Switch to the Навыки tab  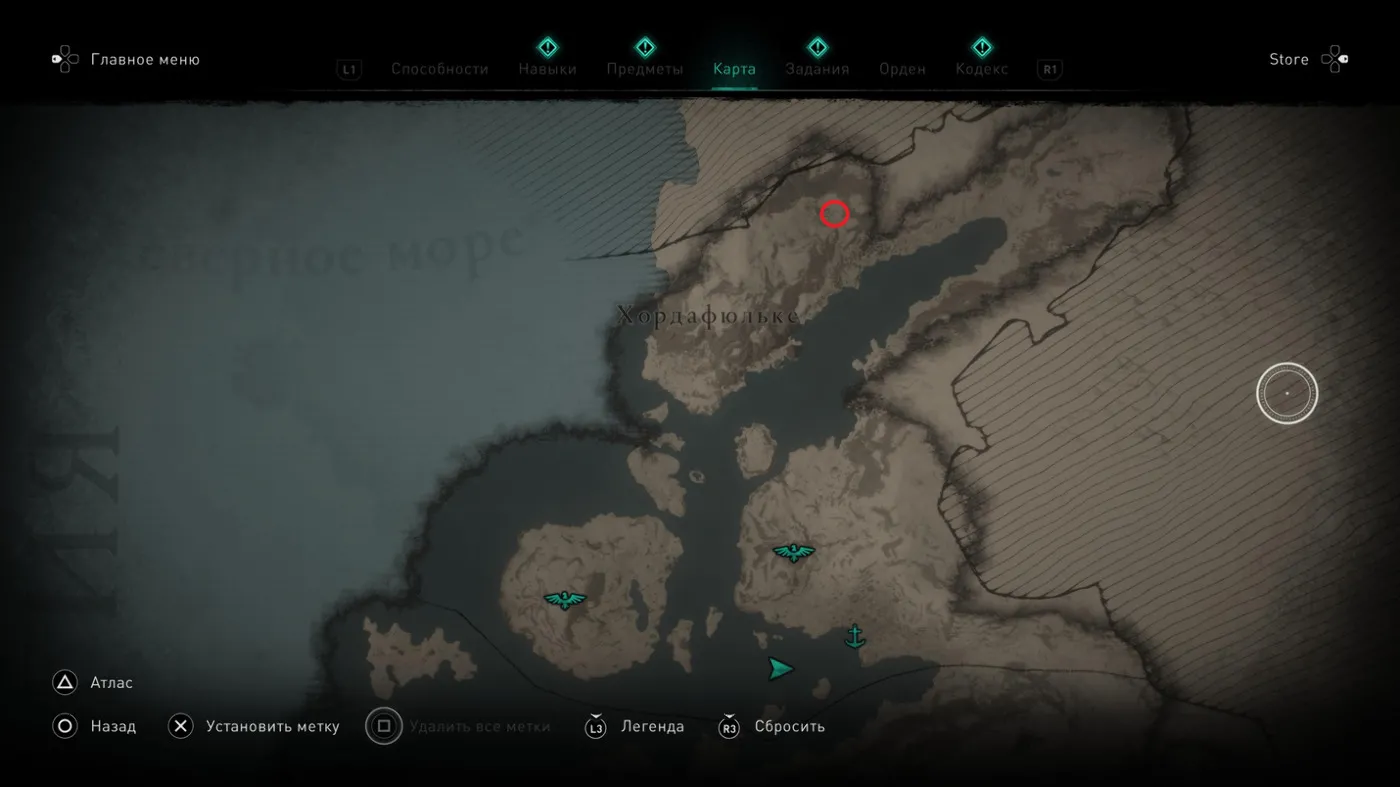(x=547, y=69)
